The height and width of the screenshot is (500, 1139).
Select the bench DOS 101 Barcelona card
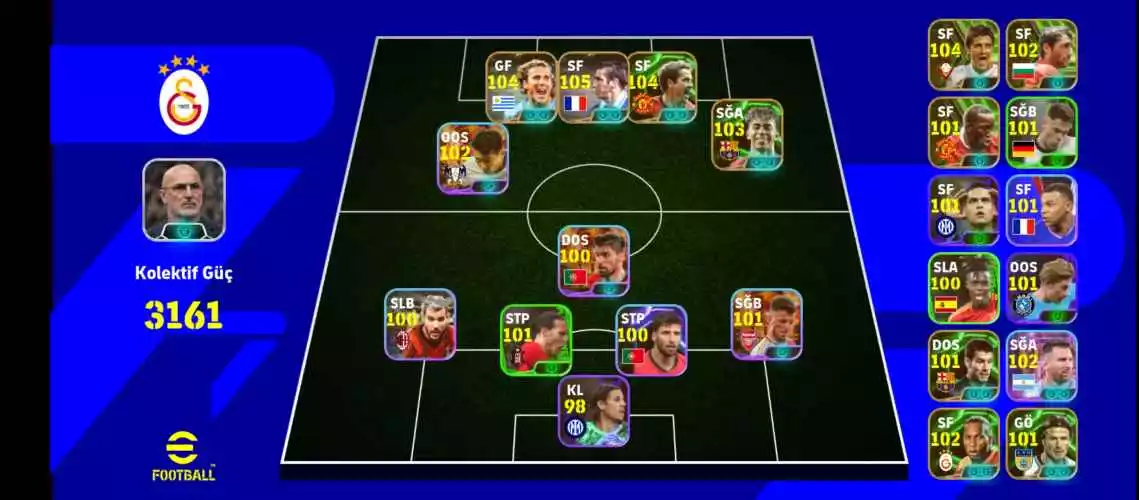(x=963, y=366)
